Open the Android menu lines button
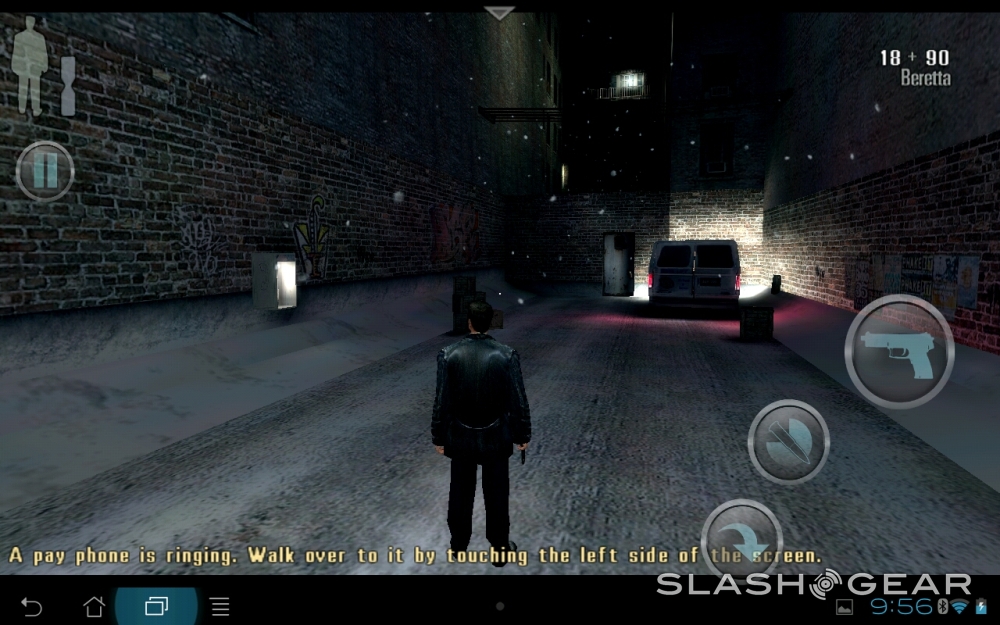This screenshot has height=625, width=1000. click(220, 606)
